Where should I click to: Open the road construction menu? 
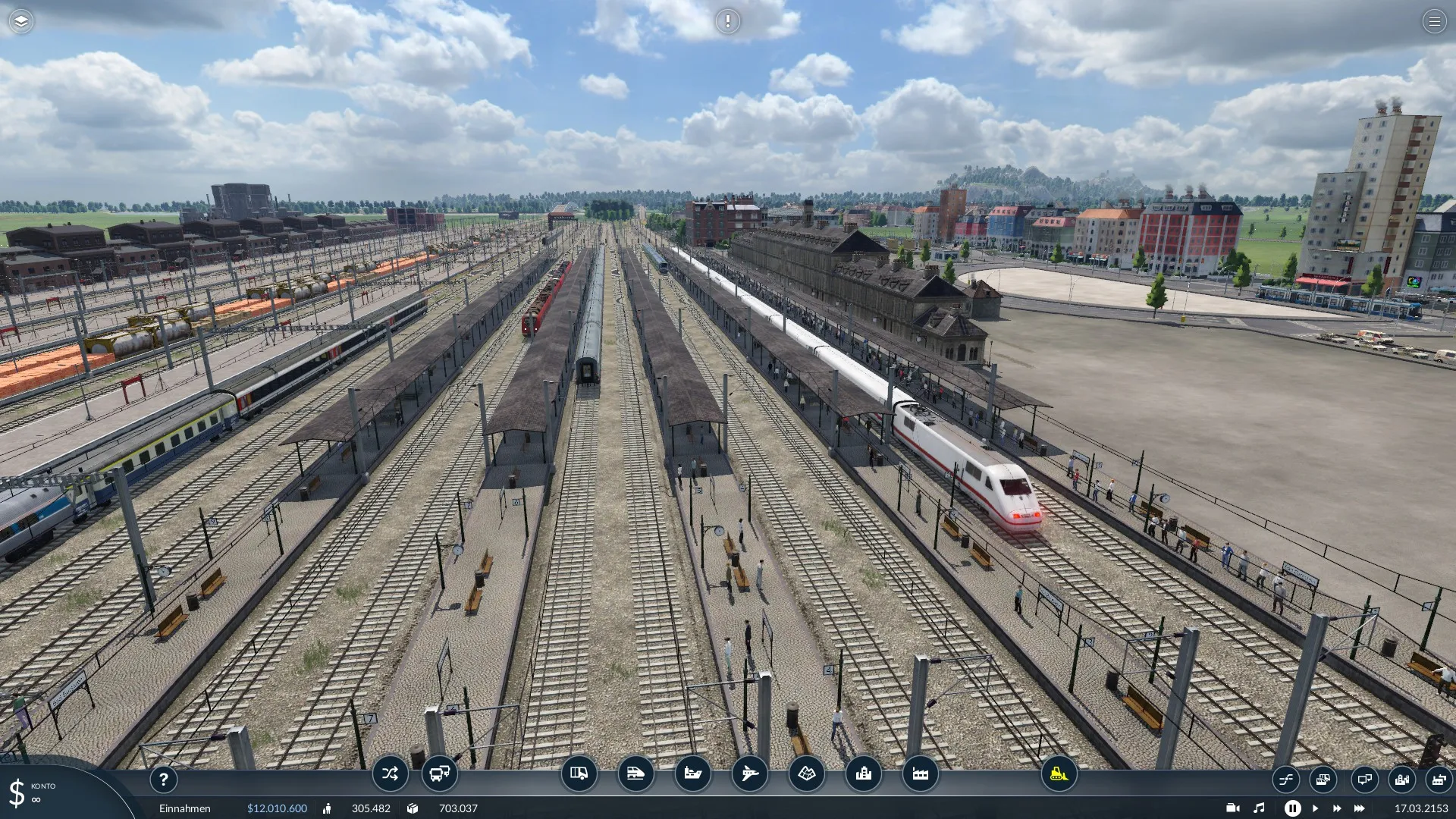(x=579, y=773)
